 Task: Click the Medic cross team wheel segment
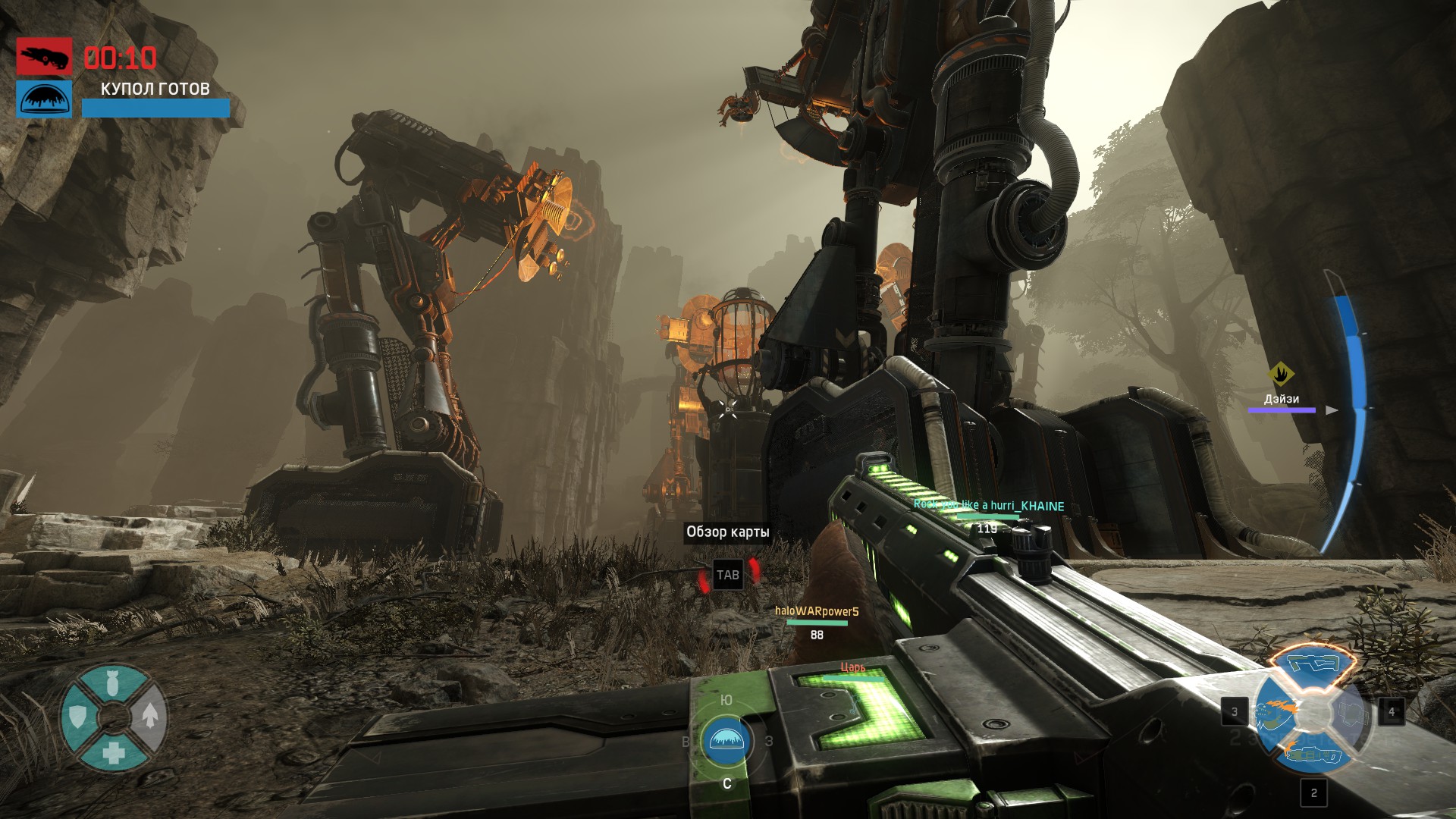tap(114, 752)
